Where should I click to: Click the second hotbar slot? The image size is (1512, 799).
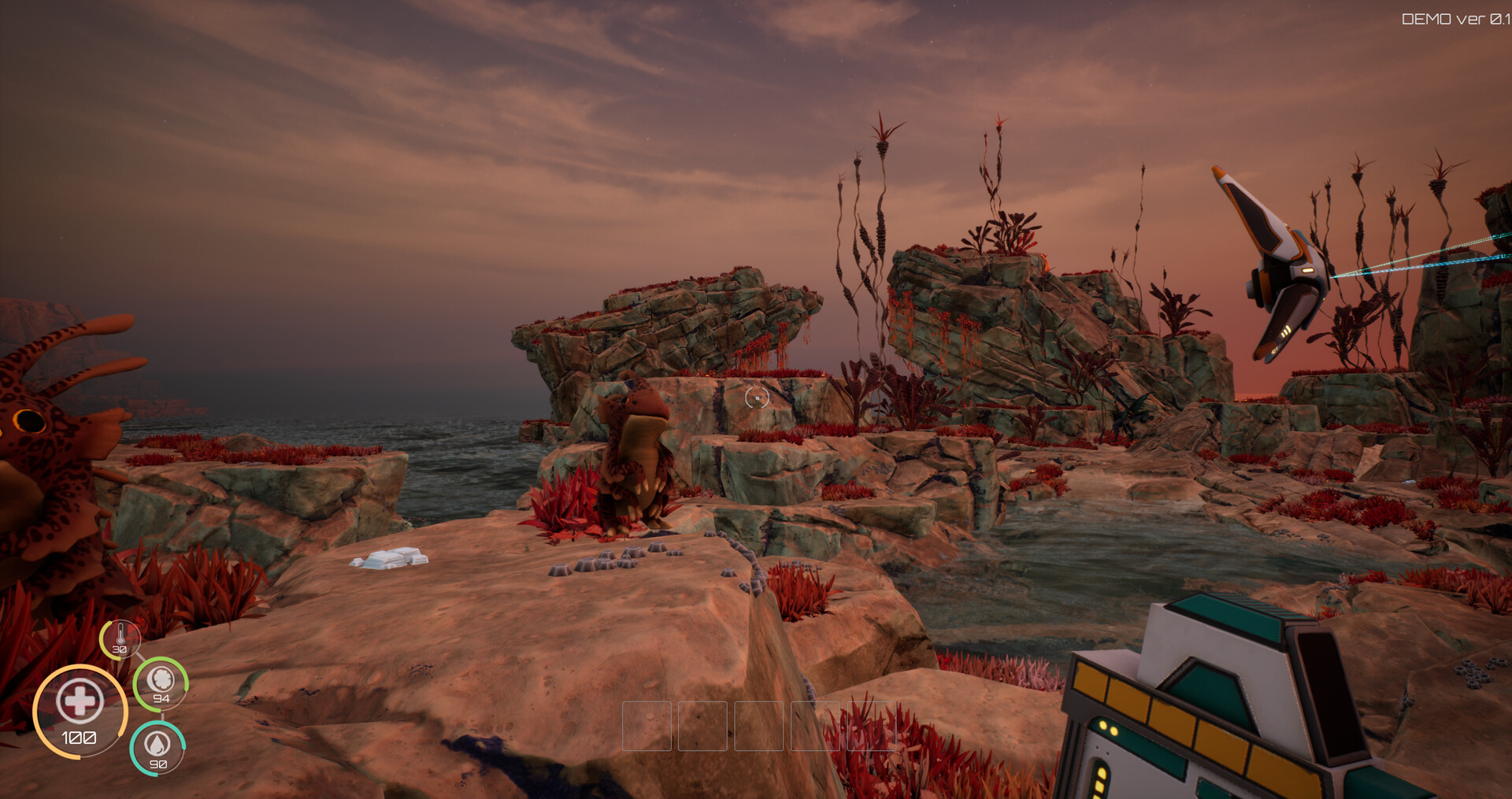pos(703,727)
